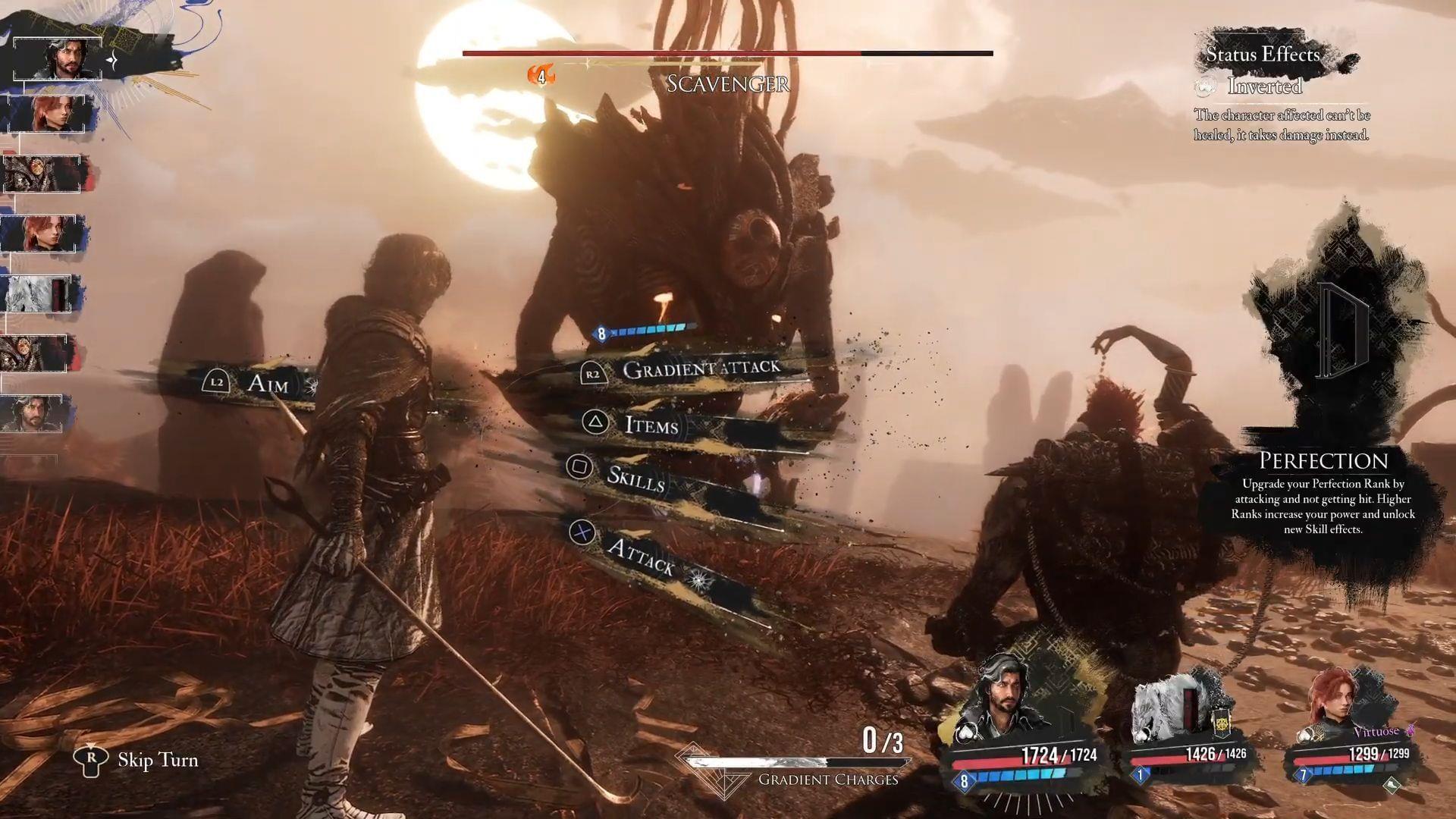Image resolution: width=1456 pixels, height=819 pixels.
Task: Inspect the Scavenger's burn stack icon
Action: coord(541,75)
